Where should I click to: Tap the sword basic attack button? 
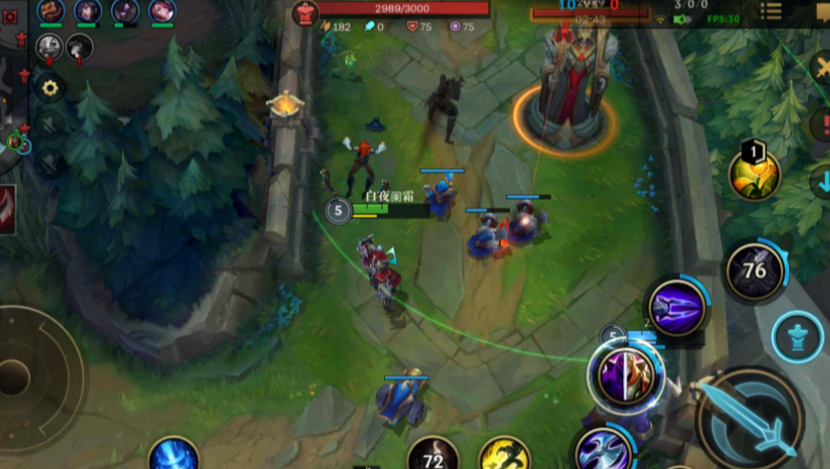[750, 418]
